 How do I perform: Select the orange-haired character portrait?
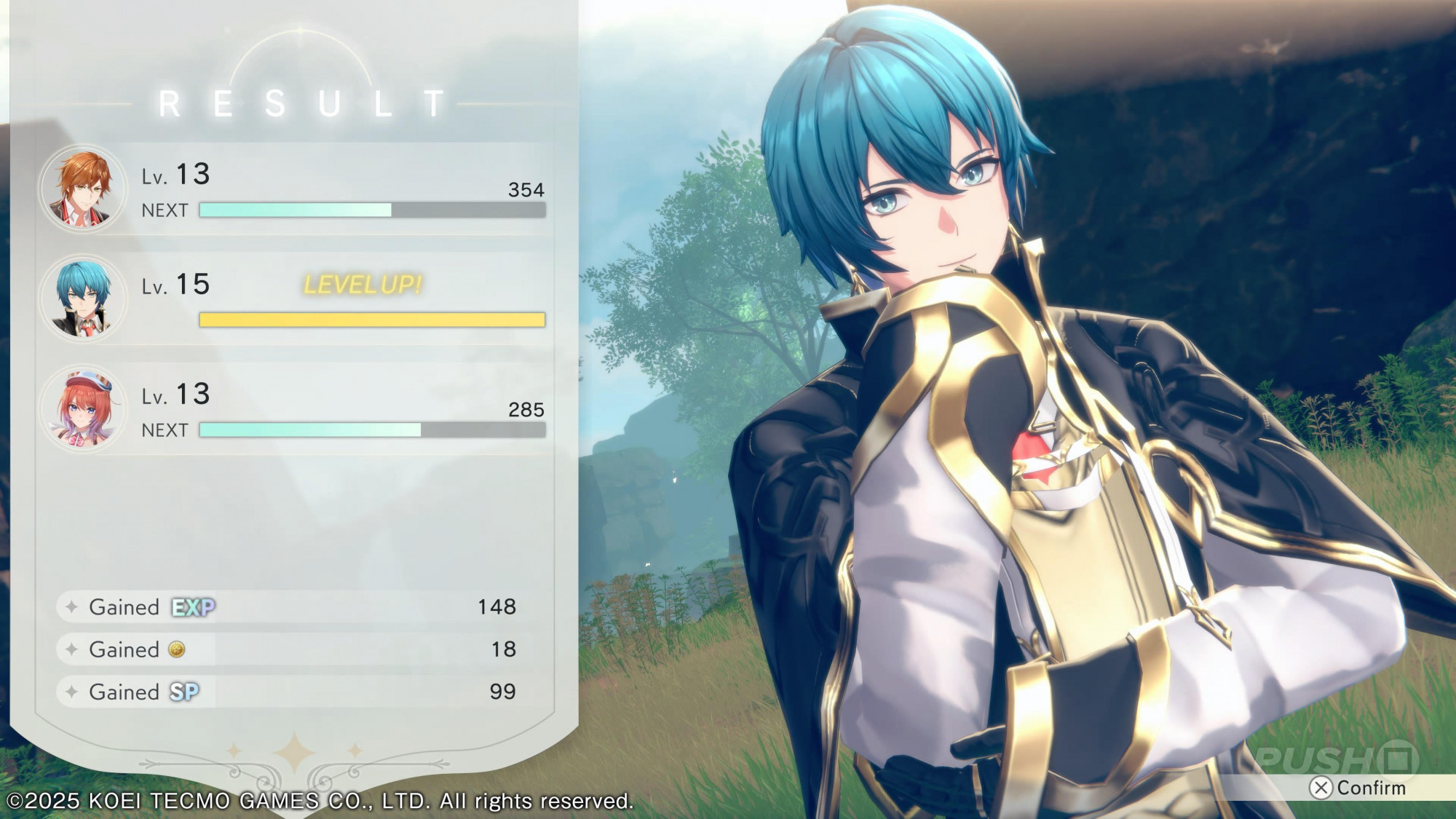click(83, 189)
